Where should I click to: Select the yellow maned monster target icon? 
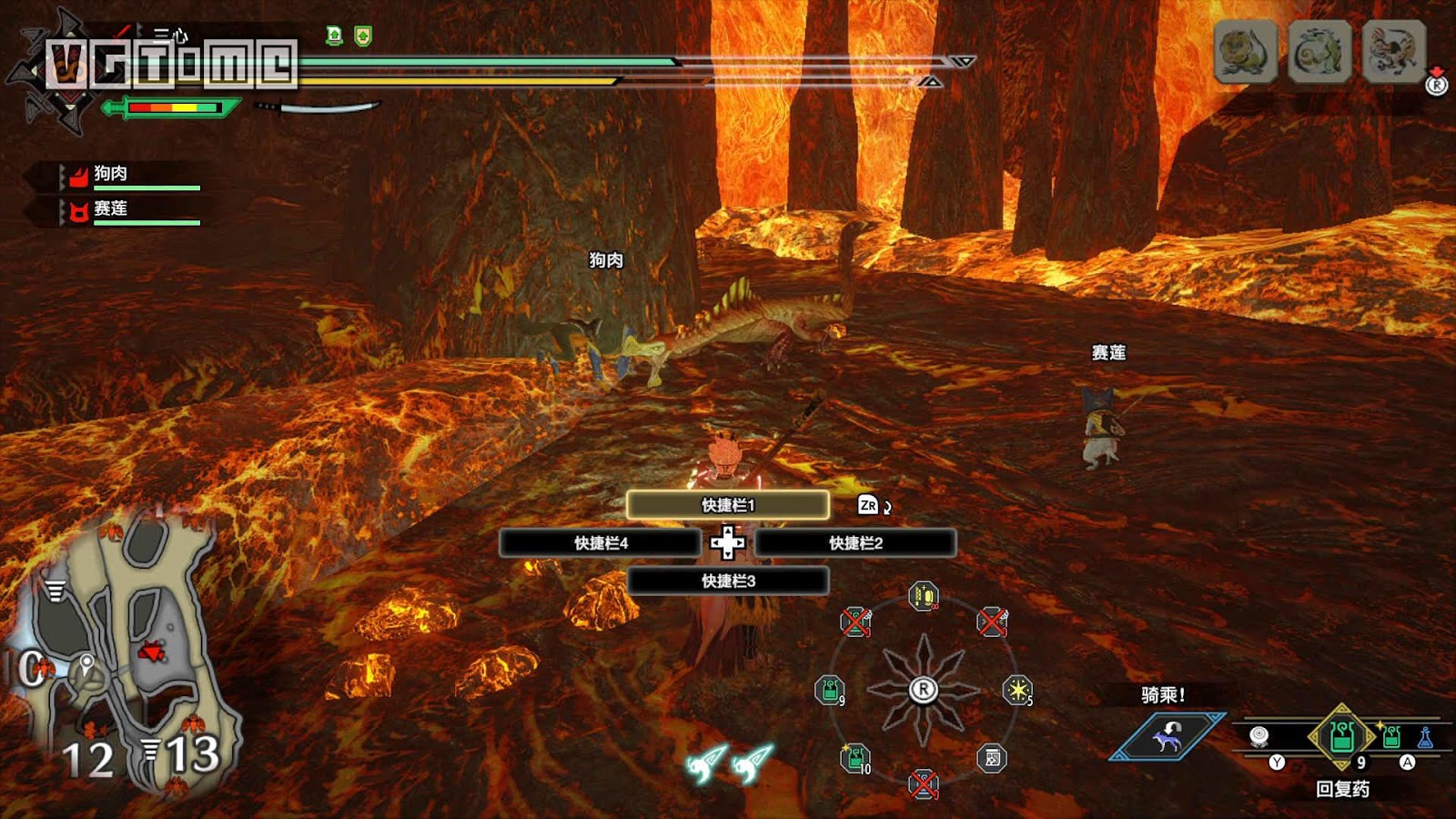1245,53
